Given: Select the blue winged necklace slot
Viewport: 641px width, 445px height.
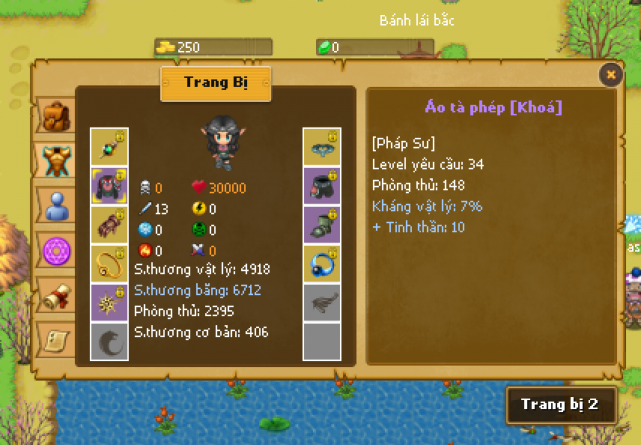Looking at the screenshot, I should click(x=322, y=146).
